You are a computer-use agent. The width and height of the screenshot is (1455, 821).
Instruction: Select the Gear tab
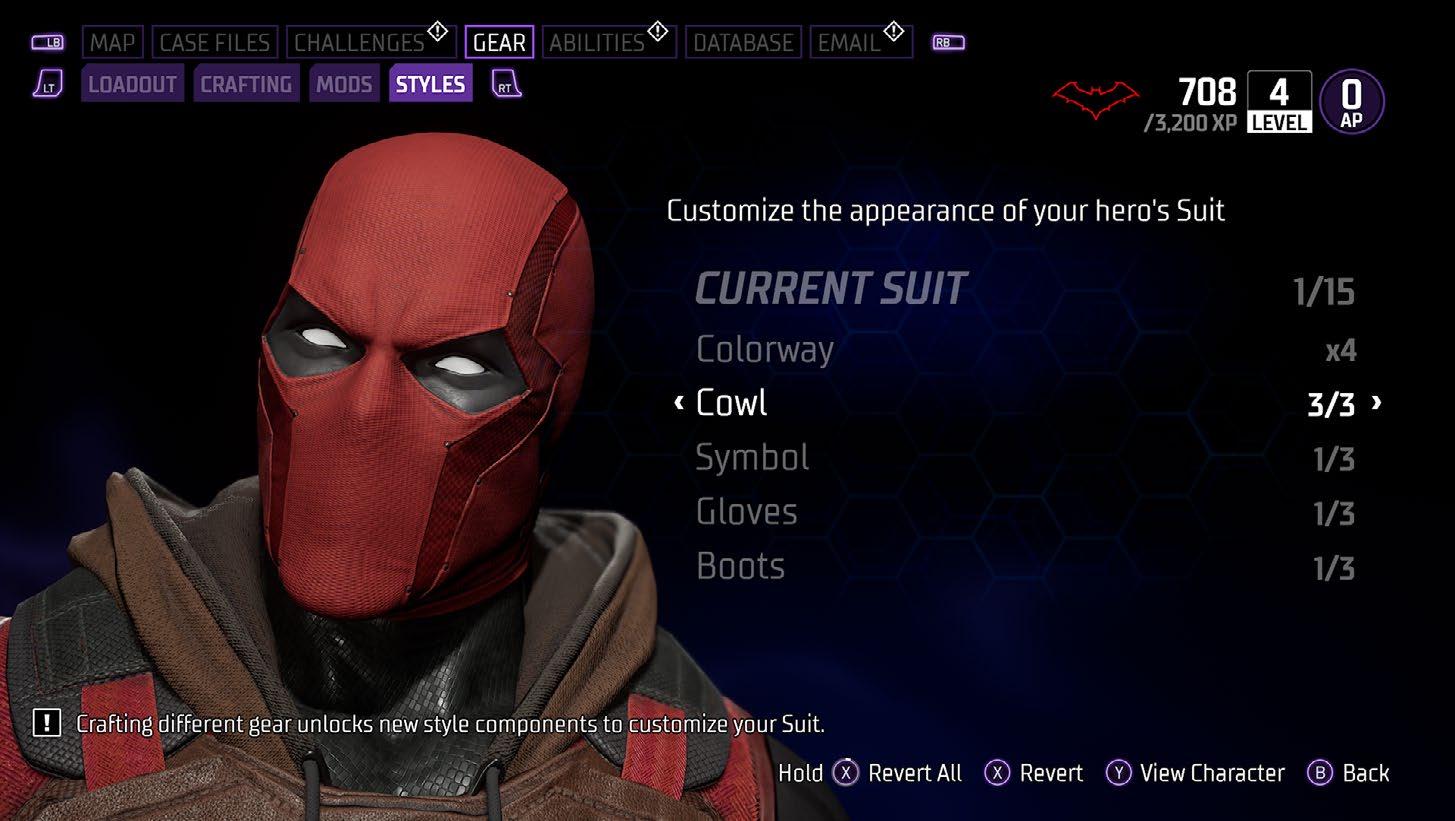pyautogui.click(x=499, y=43)
